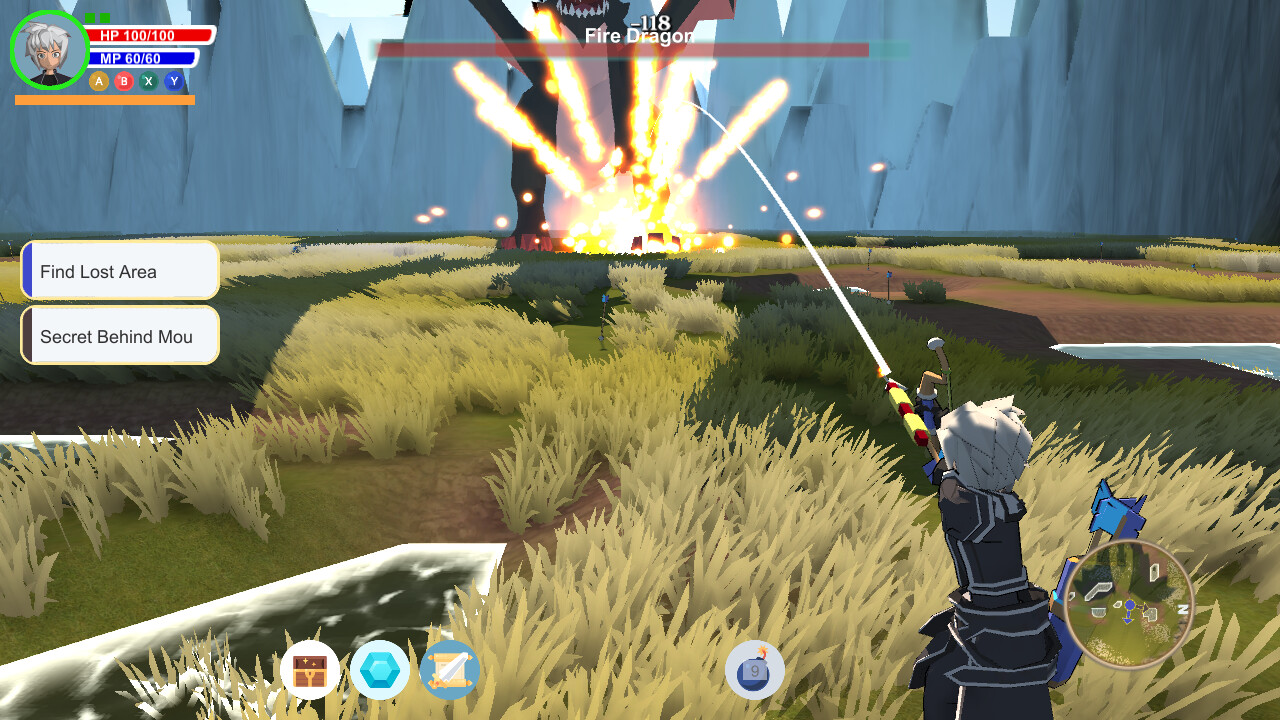Select the blue gem currency icon

point(381,671)
